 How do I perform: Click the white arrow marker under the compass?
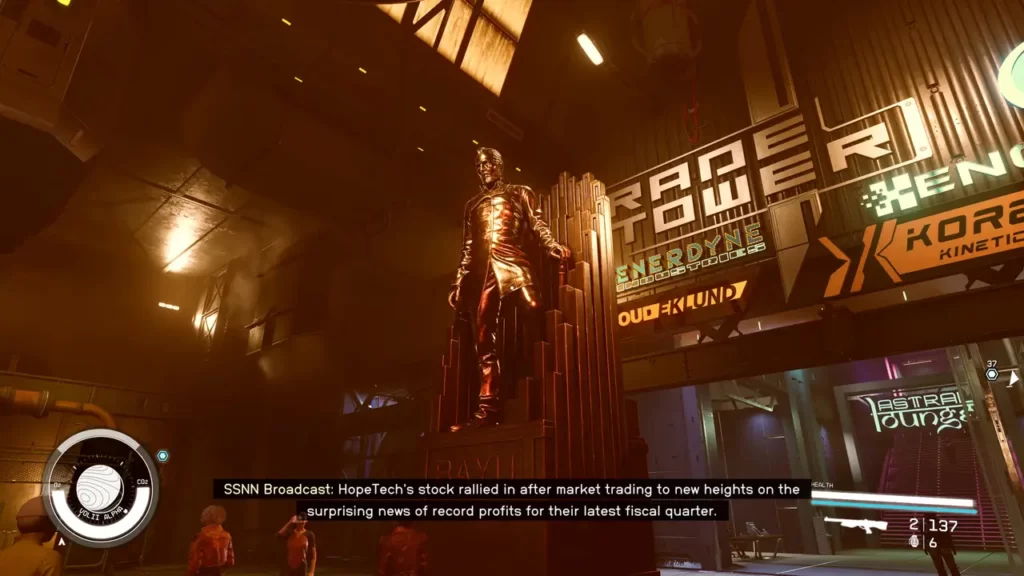click(x=61, y=541)
